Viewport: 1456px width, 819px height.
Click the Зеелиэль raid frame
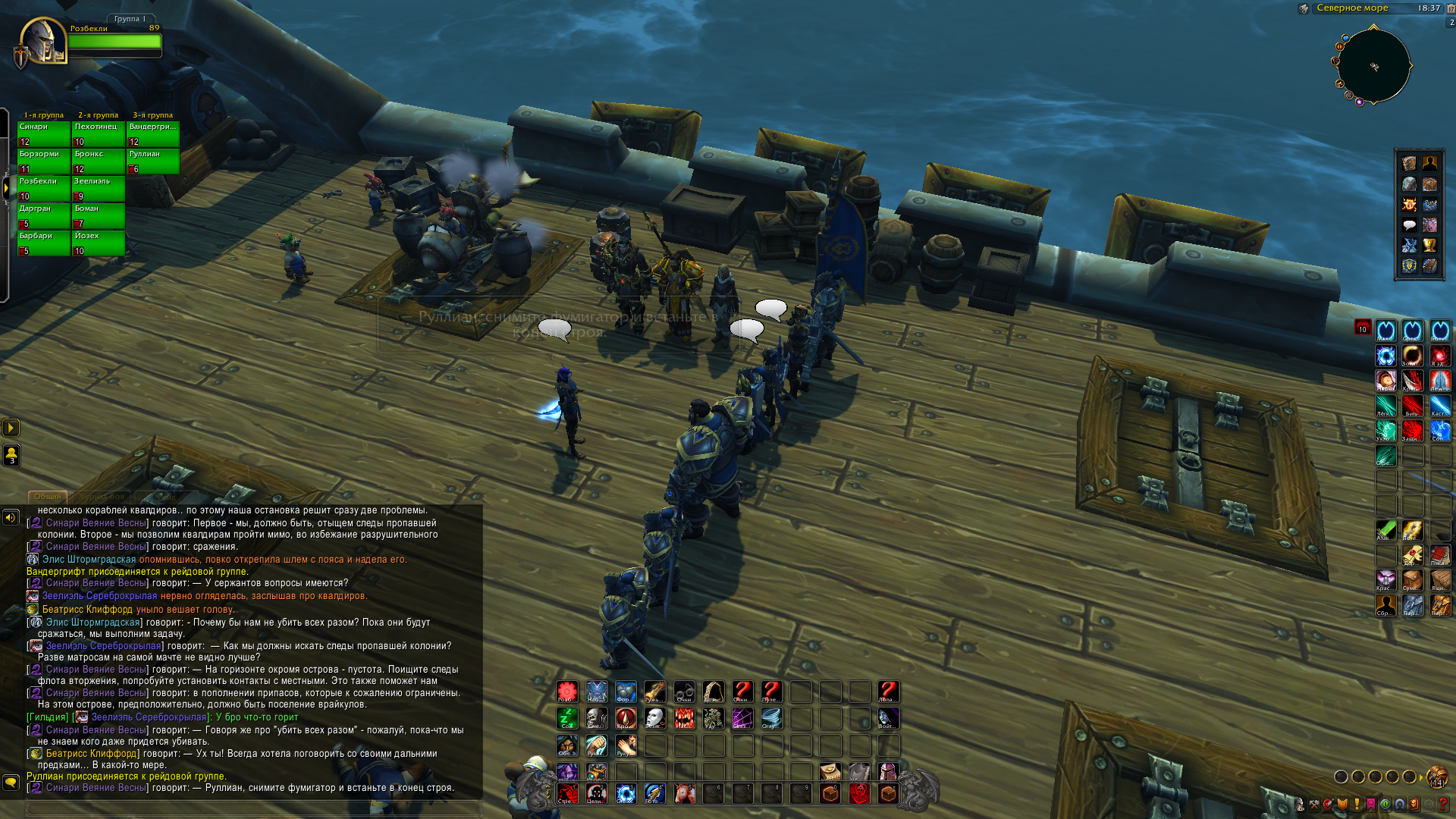coord(99,189)
